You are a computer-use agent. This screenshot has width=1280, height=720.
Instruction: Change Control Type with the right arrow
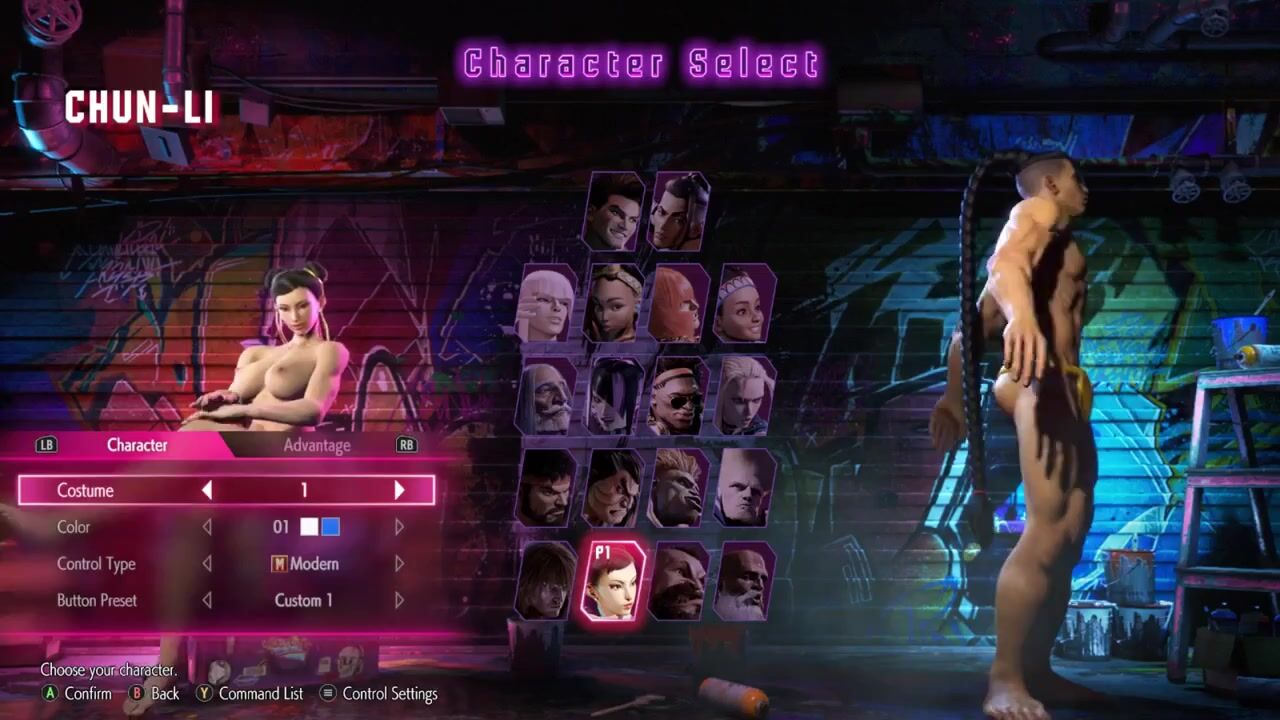399,564
